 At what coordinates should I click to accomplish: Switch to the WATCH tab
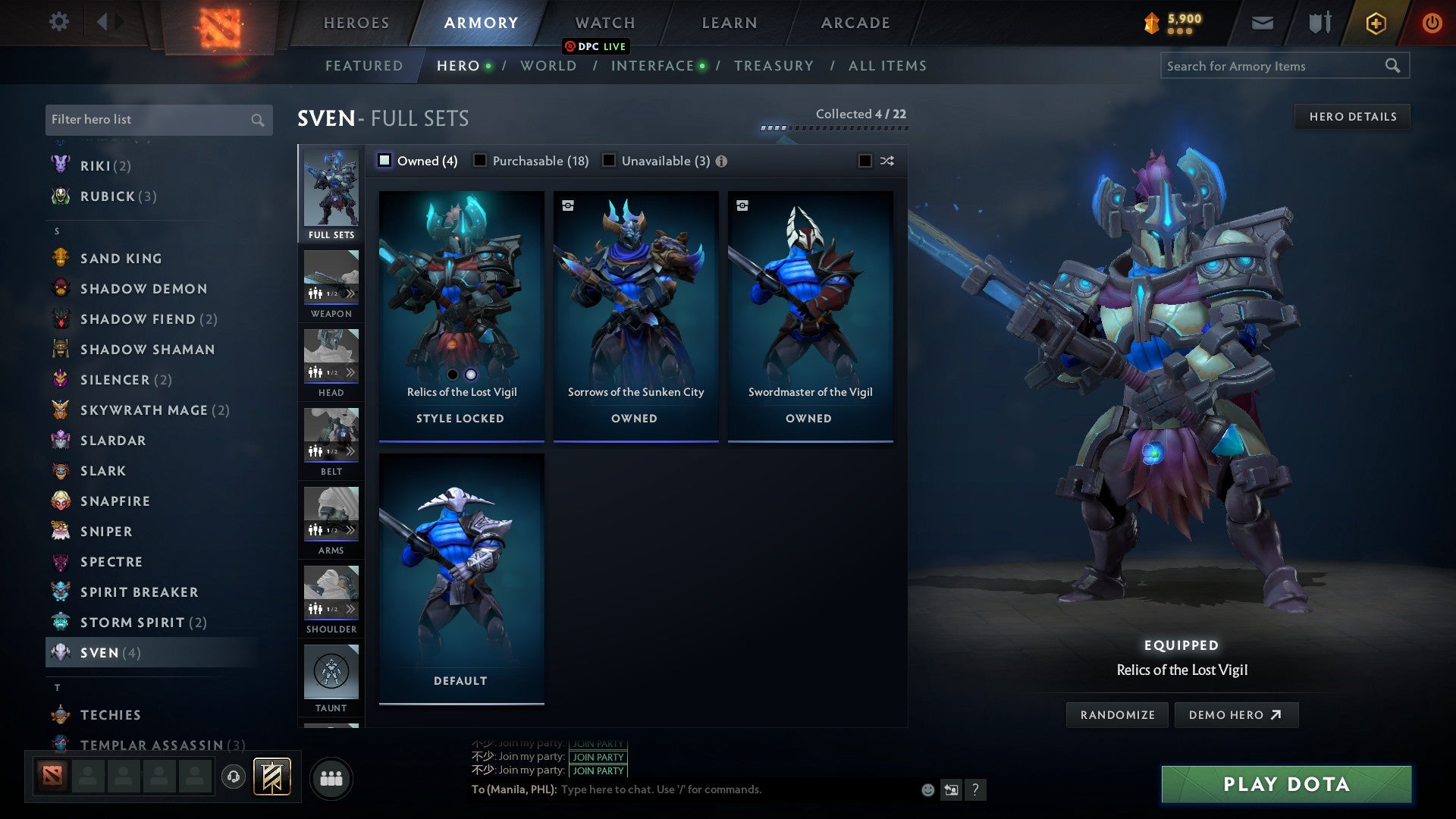(x=604, y=22)
